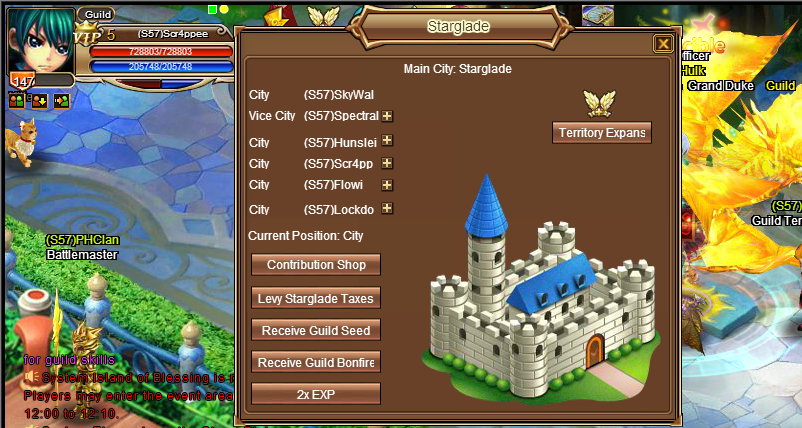The width and height of the screenshot is (802, 428).
Task: Select the golden wings emblem above Territory Expansion
Action: point(600,102)
